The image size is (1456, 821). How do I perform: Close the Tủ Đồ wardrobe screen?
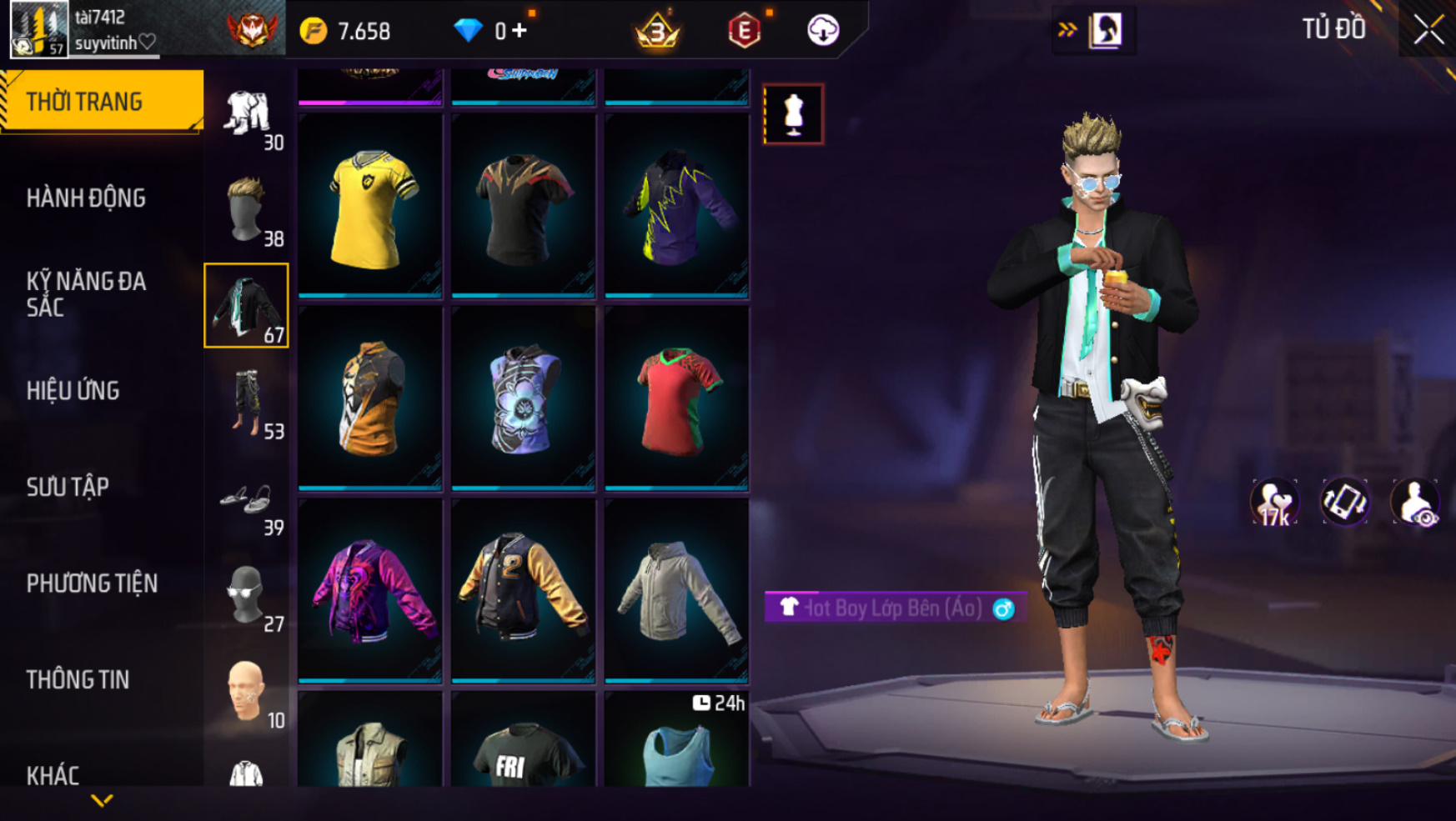point(1428,30)
